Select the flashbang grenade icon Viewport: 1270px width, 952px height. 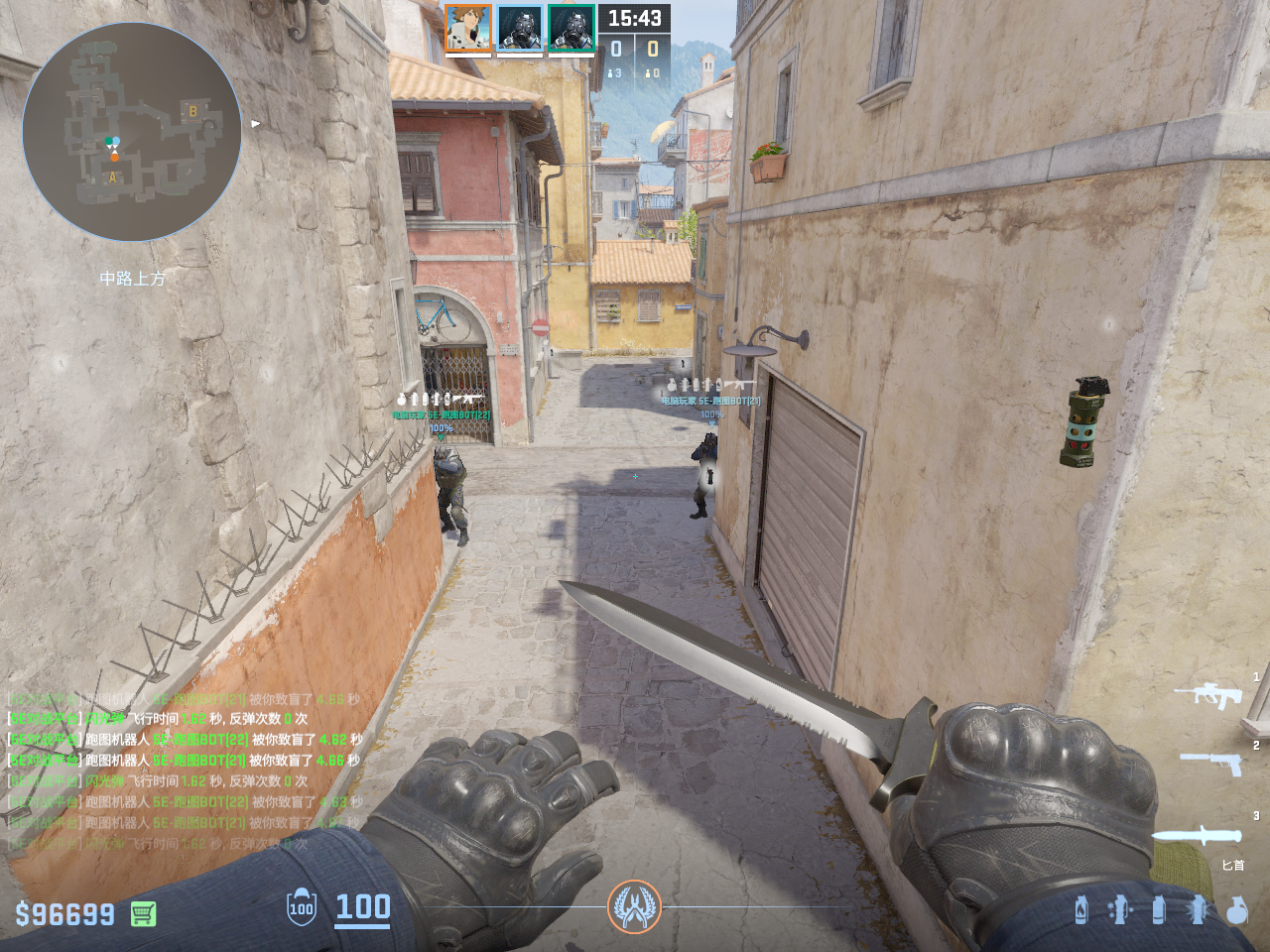point(1198,909)
